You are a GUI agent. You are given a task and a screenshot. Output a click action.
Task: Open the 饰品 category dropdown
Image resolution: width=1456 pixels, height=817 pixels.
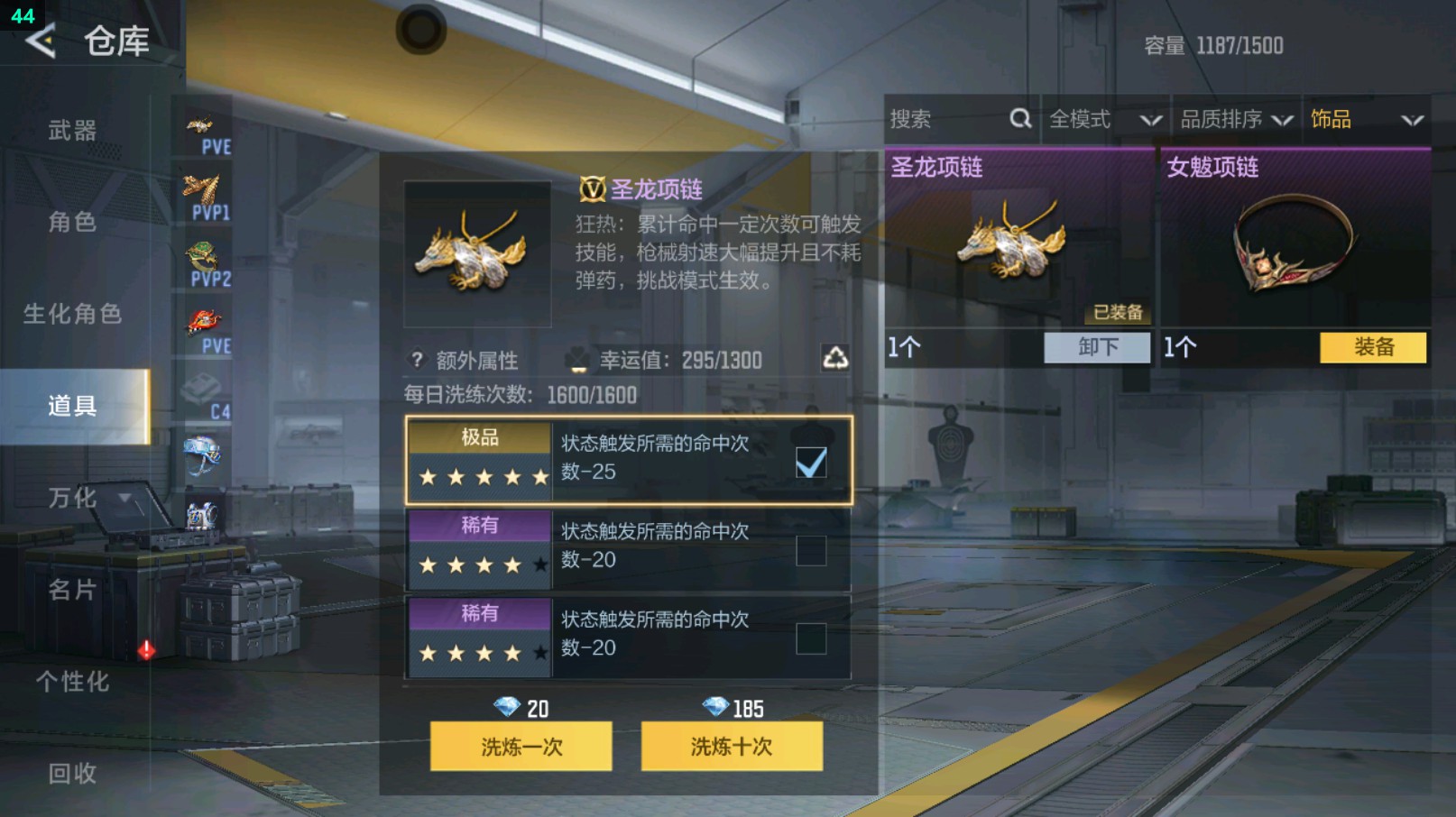1362,118
